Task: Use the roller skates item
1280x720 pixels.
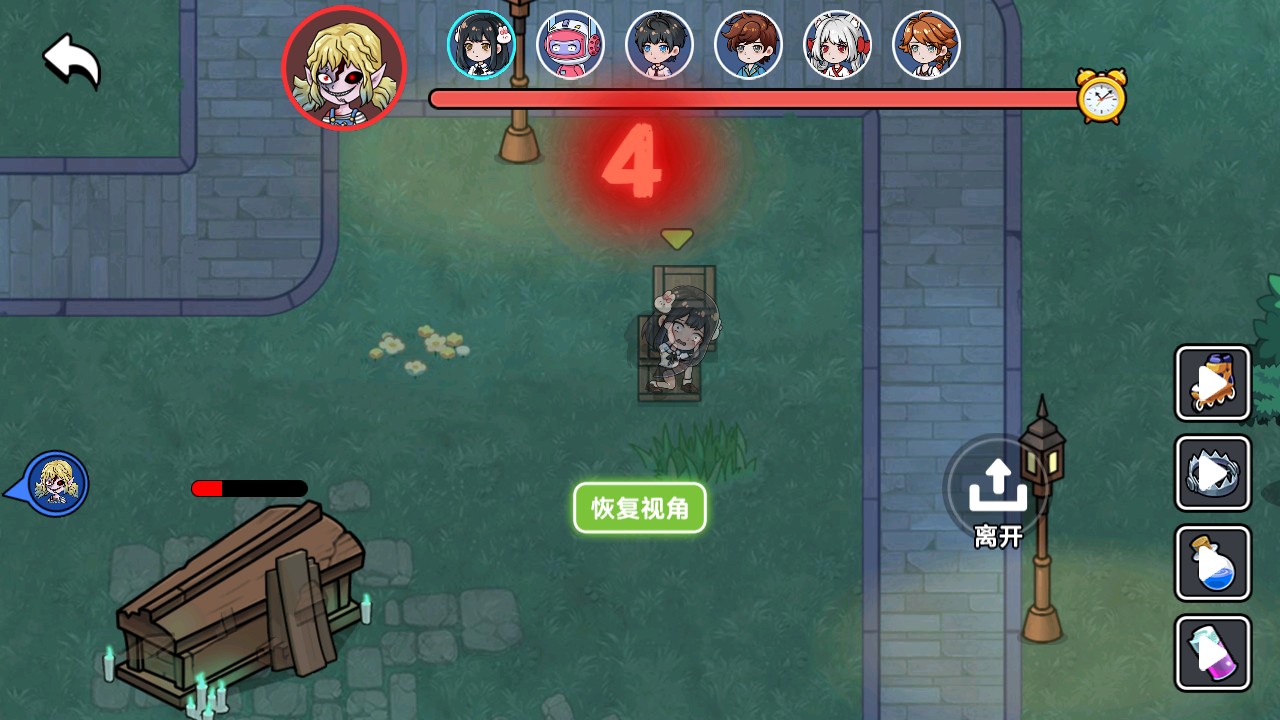Action: pos(1212,383)
